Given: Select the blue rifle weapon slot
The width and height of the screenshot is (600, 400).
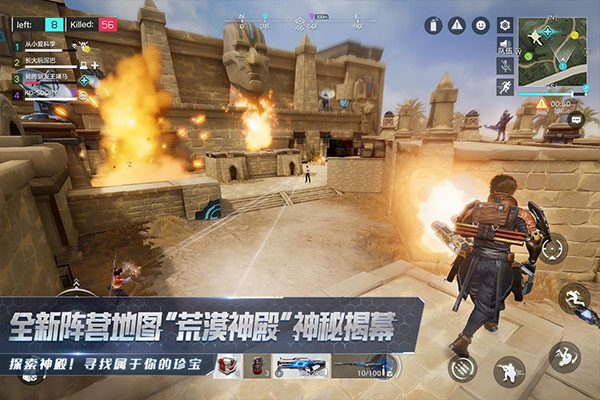Looking at the screenshot, I should pos(299,366).
